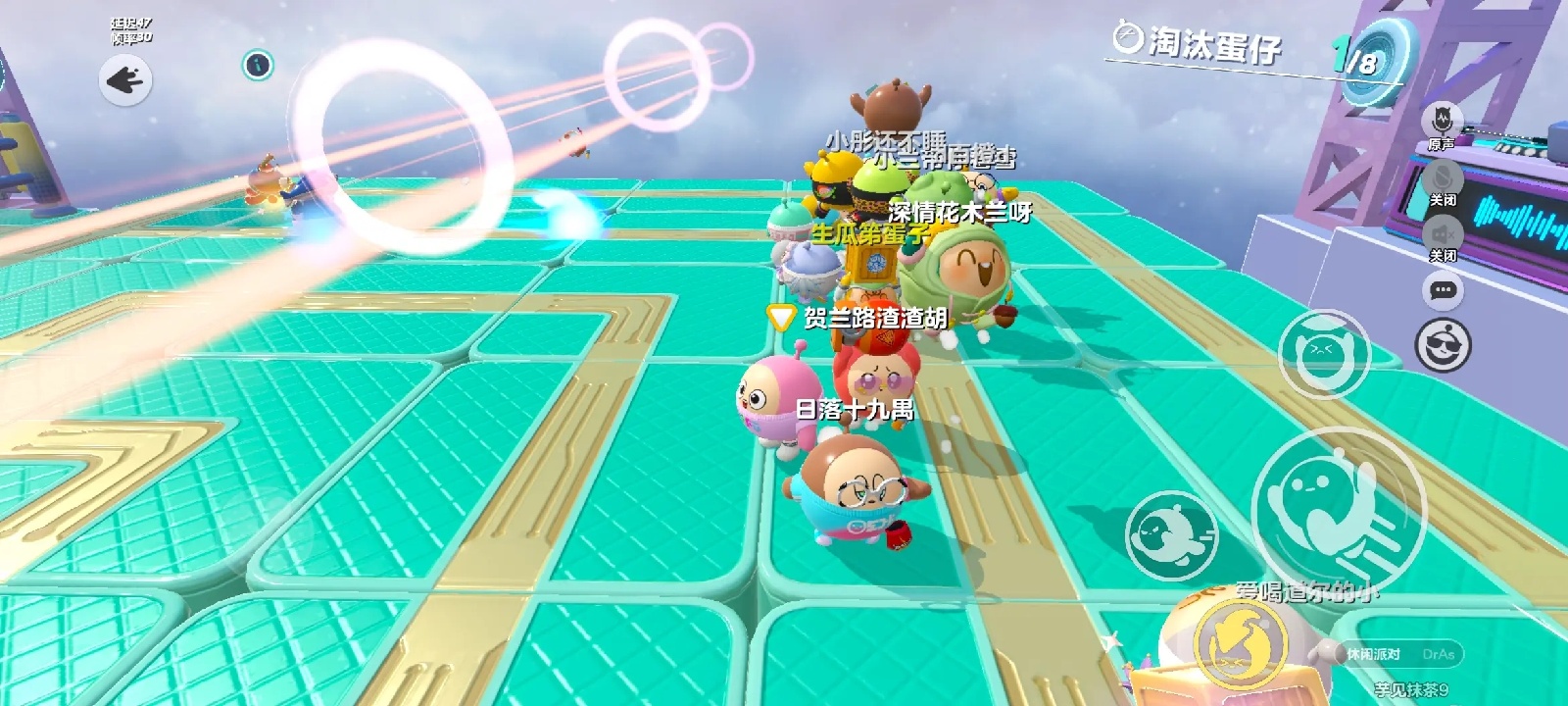Tap the dive dash action button
Screen dimensions: 1568x706
pyautogui.click(x=1173, y=535)
